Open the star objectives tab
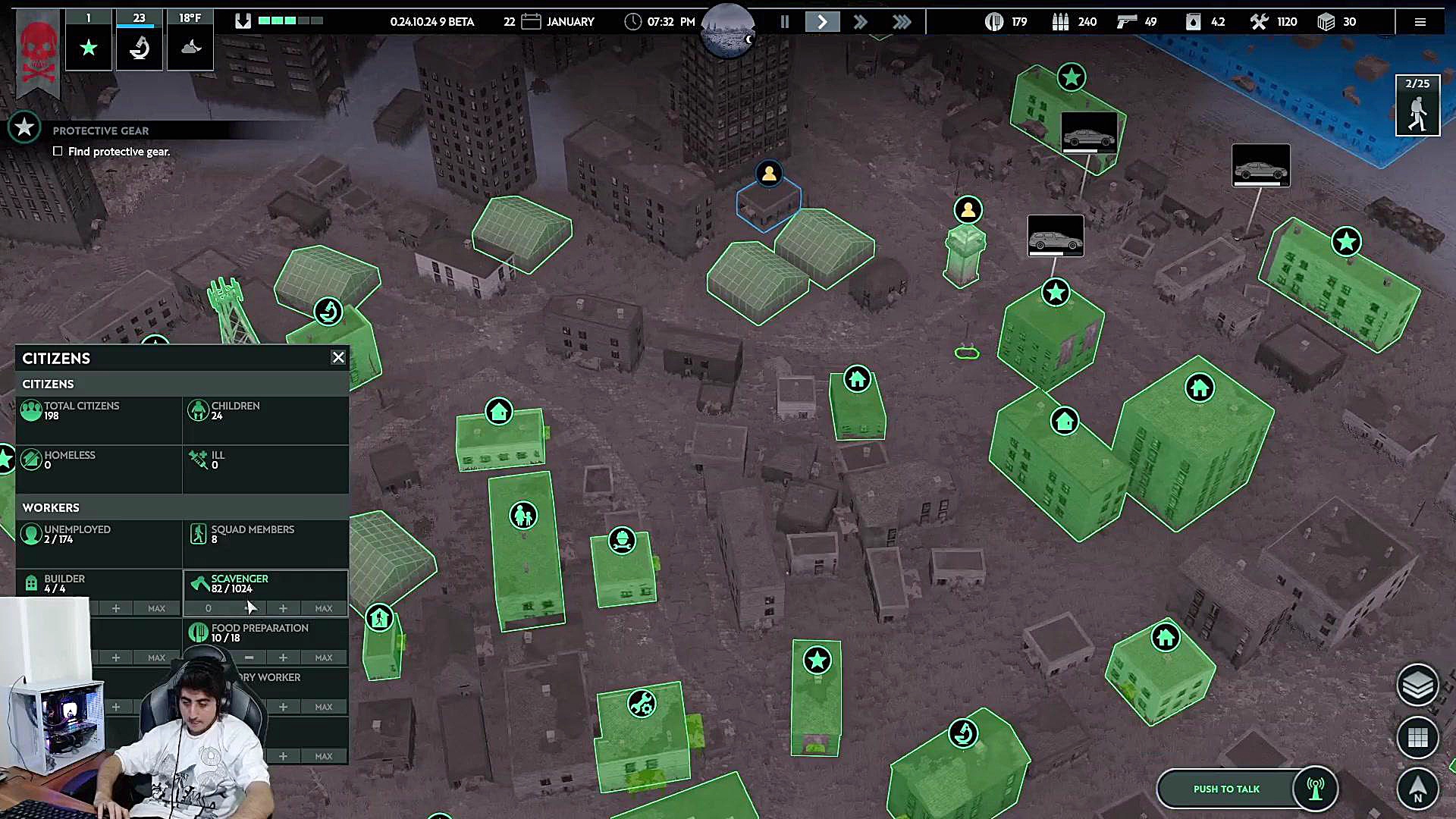 tap(89, 48)
